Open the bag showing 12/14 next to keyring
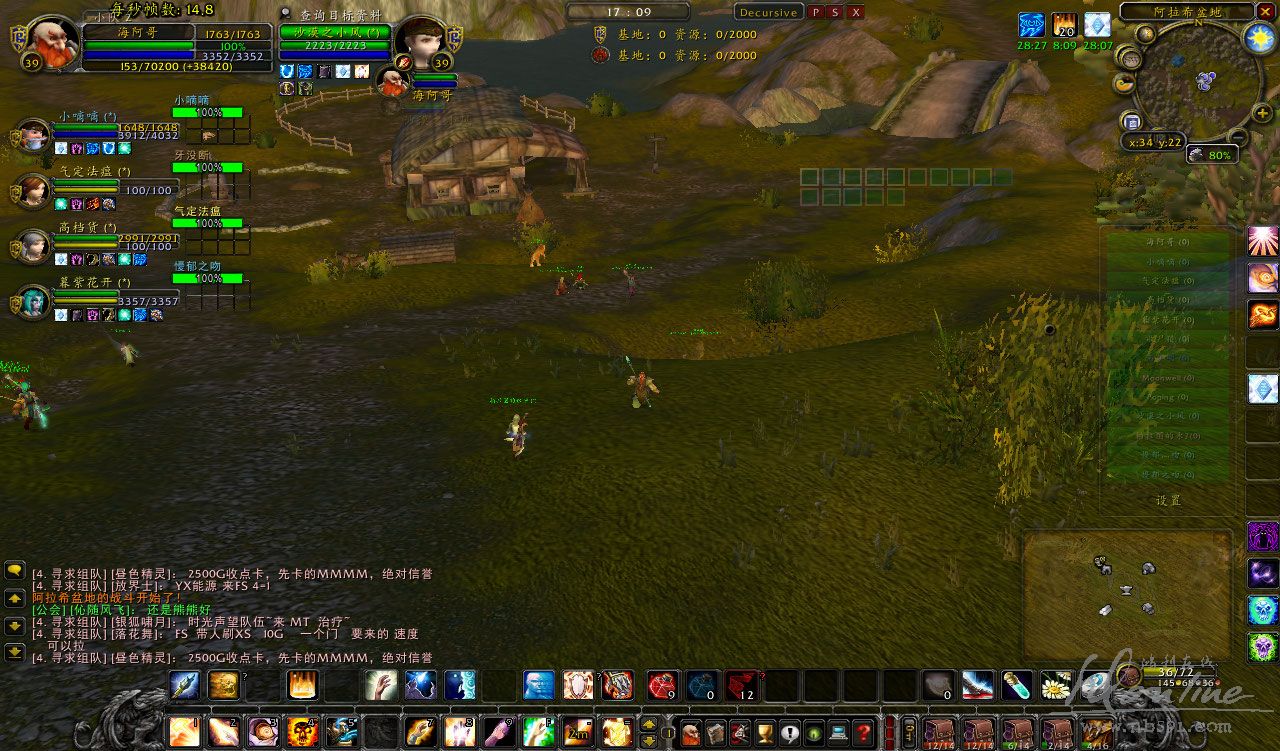The width and height of the screenshot is (1280, 751). click(x=940, y=733)
